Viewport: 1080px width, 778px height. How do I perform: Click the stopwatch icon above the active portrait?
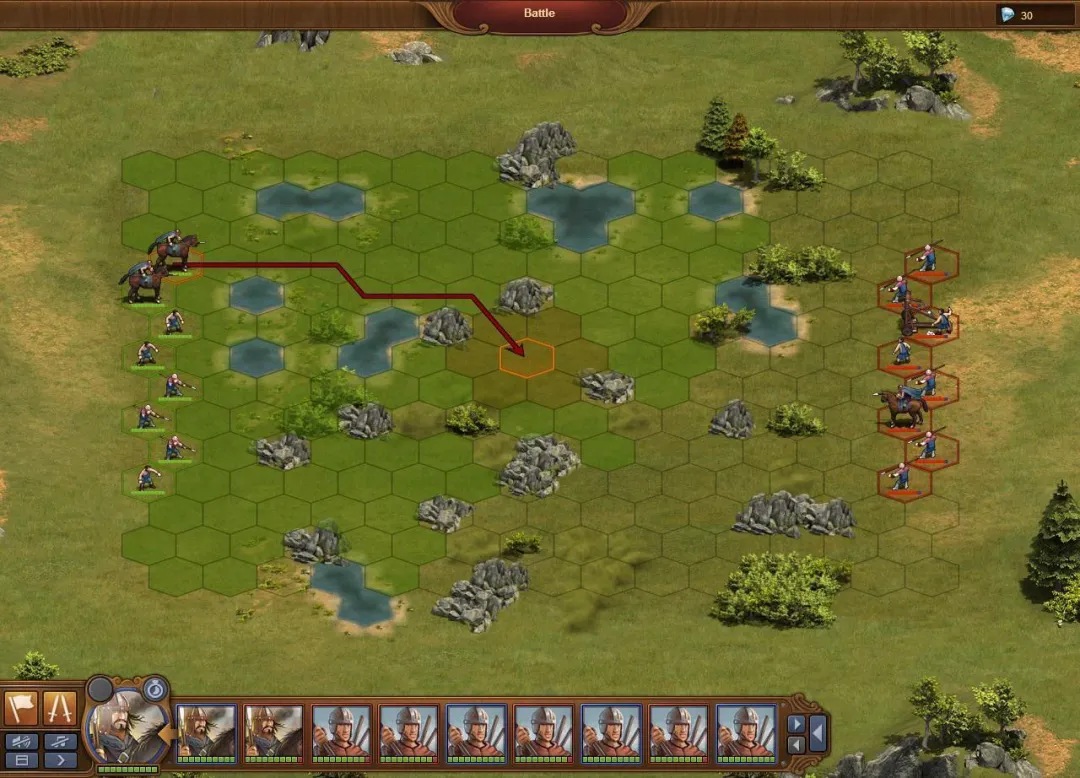[154, 688]
